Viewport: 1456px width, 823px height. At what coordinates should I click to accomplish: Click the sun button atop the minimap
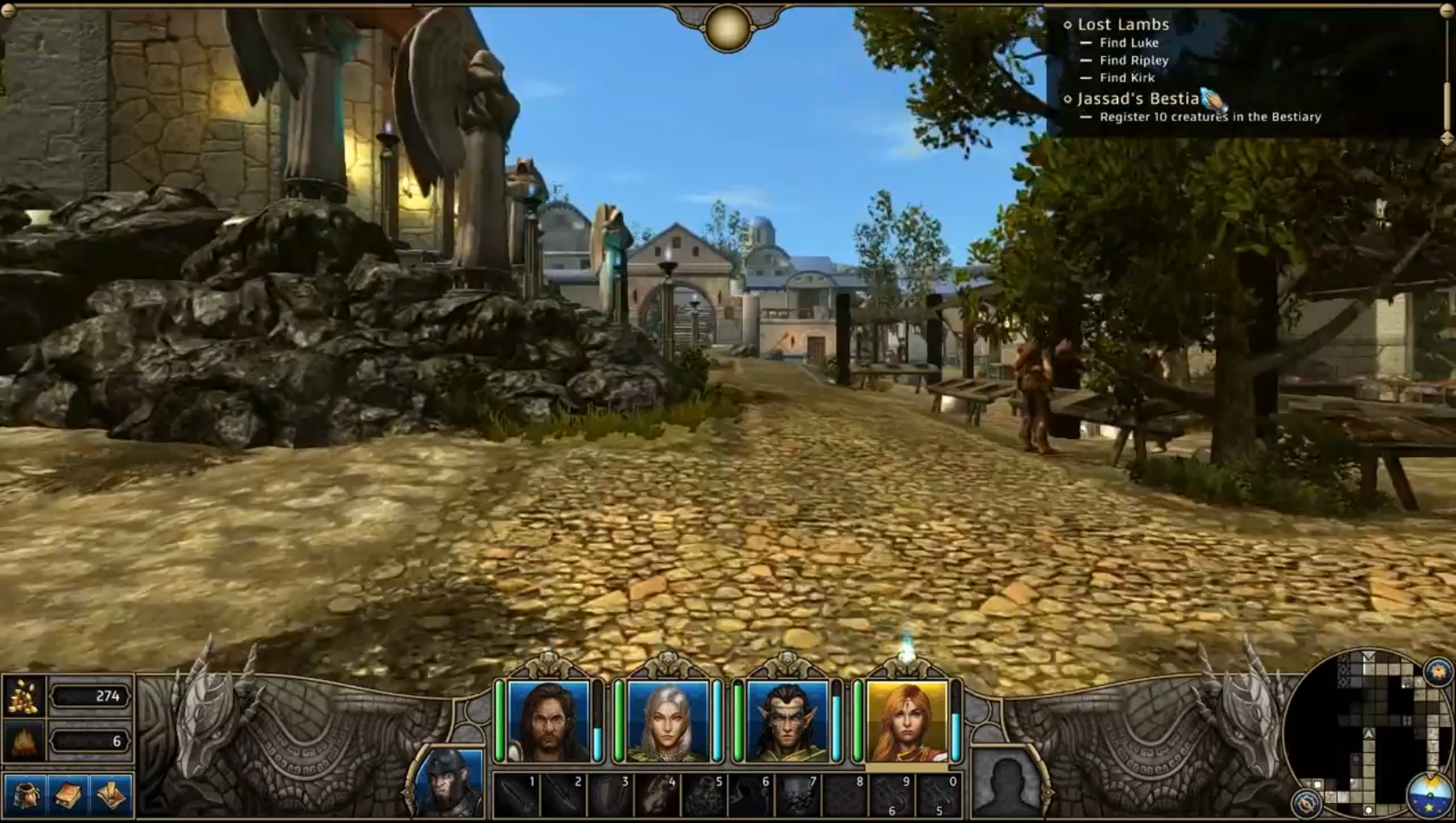coord(1438,671)
